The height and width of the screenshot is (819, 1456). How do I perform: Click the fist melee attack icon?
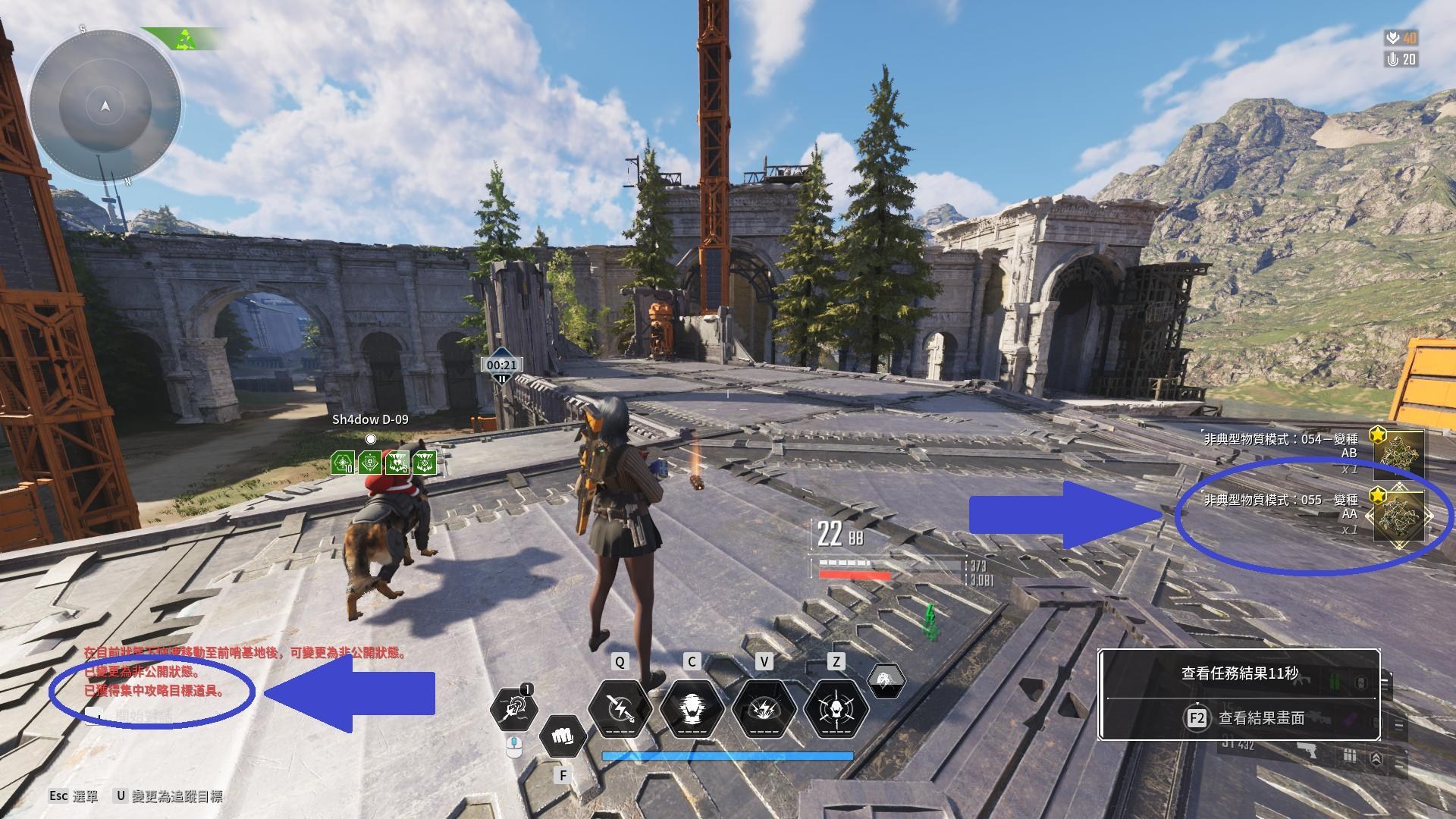pos(563,736)
